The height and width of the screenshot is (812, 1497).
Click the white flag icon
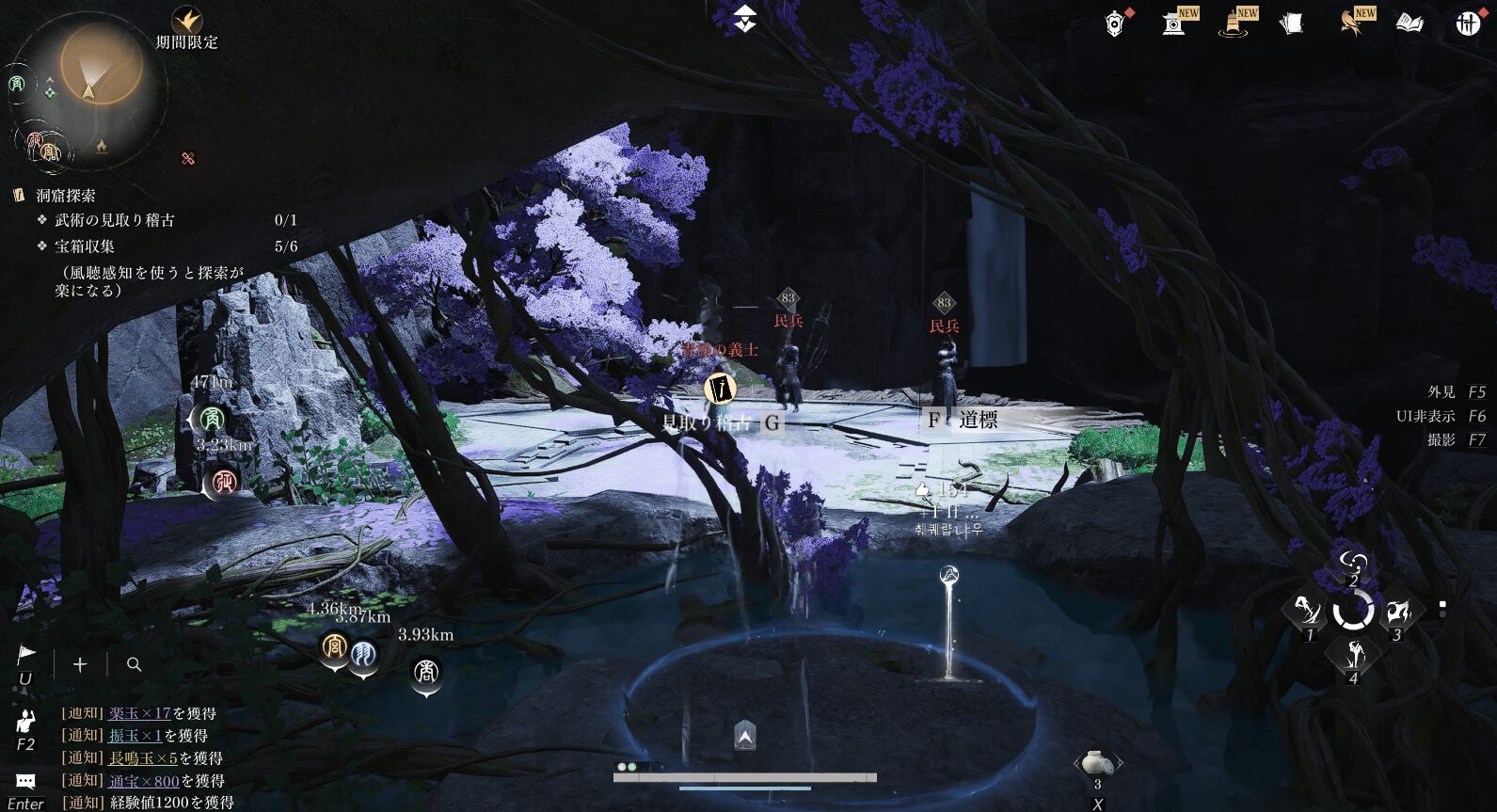click(x=26, y=654)
